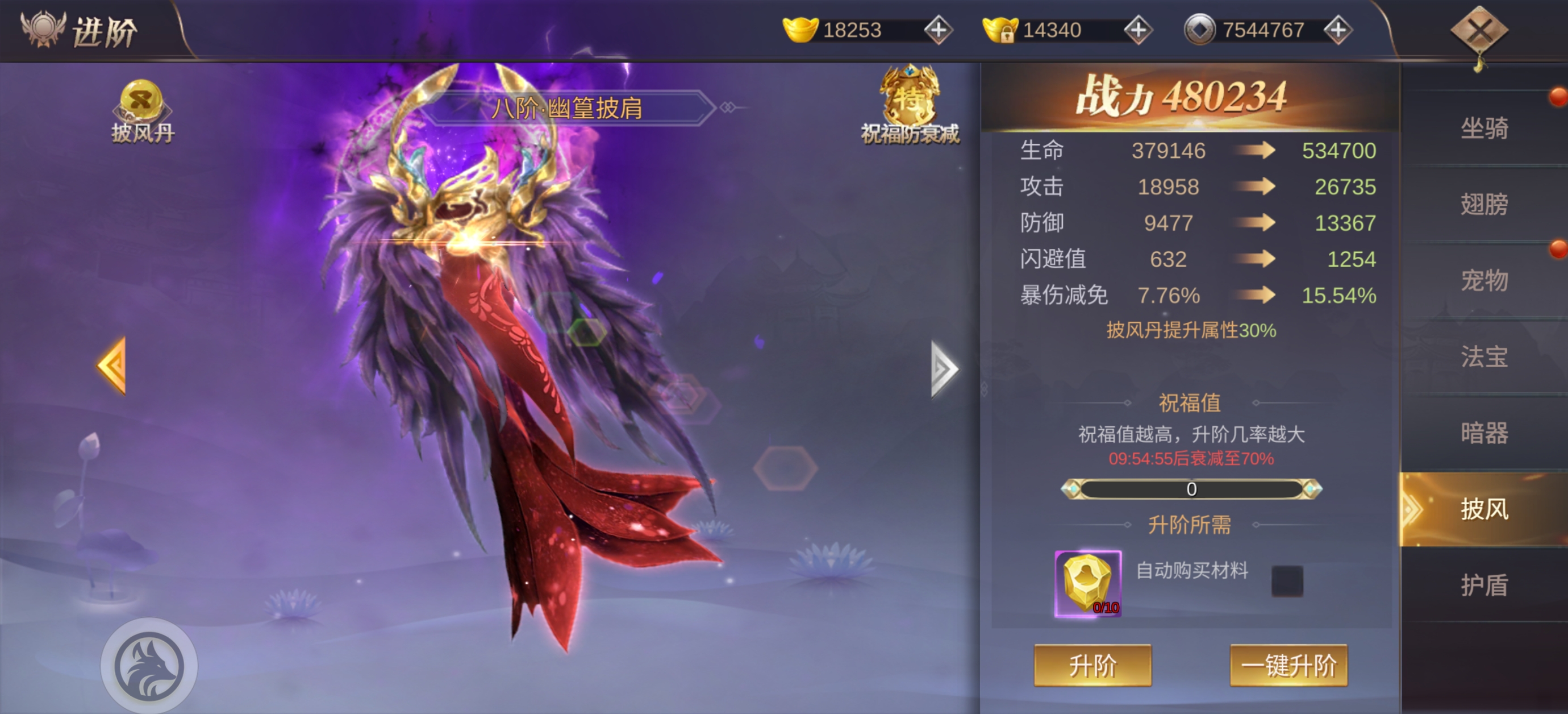Add bound ingots via plus button
Screen dimensions: 1568x714
point(1137,30)
